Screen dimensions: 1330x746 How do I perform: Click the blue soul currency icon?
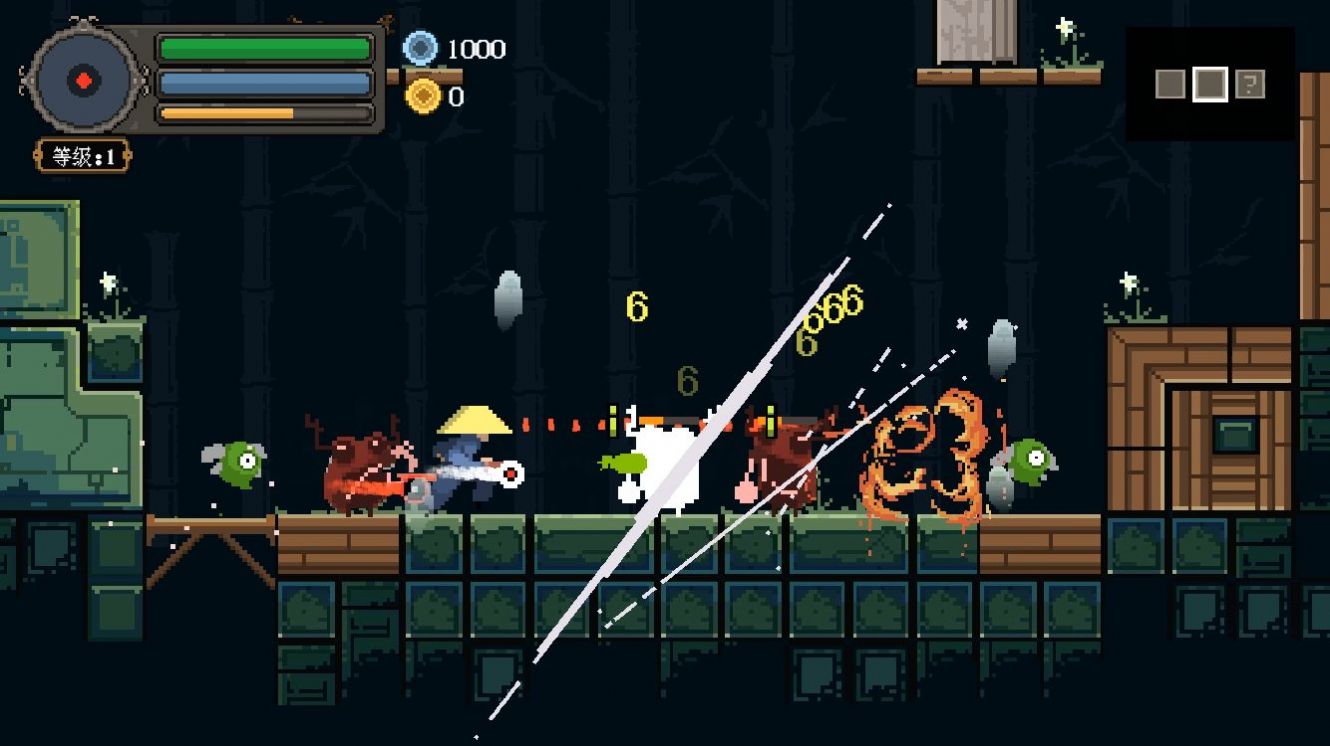click(x=421, y=48)
